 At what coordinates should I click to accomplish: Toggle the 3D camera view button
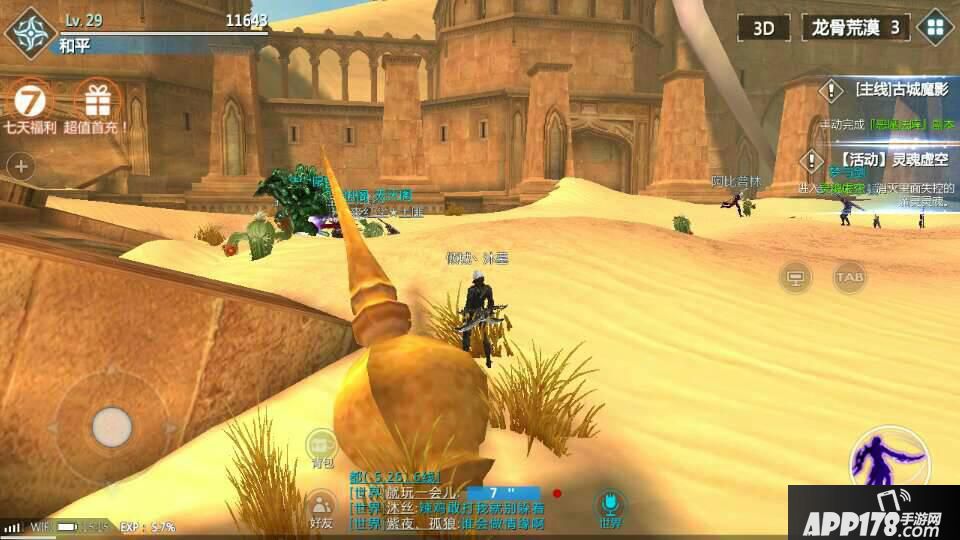point(763,28)
